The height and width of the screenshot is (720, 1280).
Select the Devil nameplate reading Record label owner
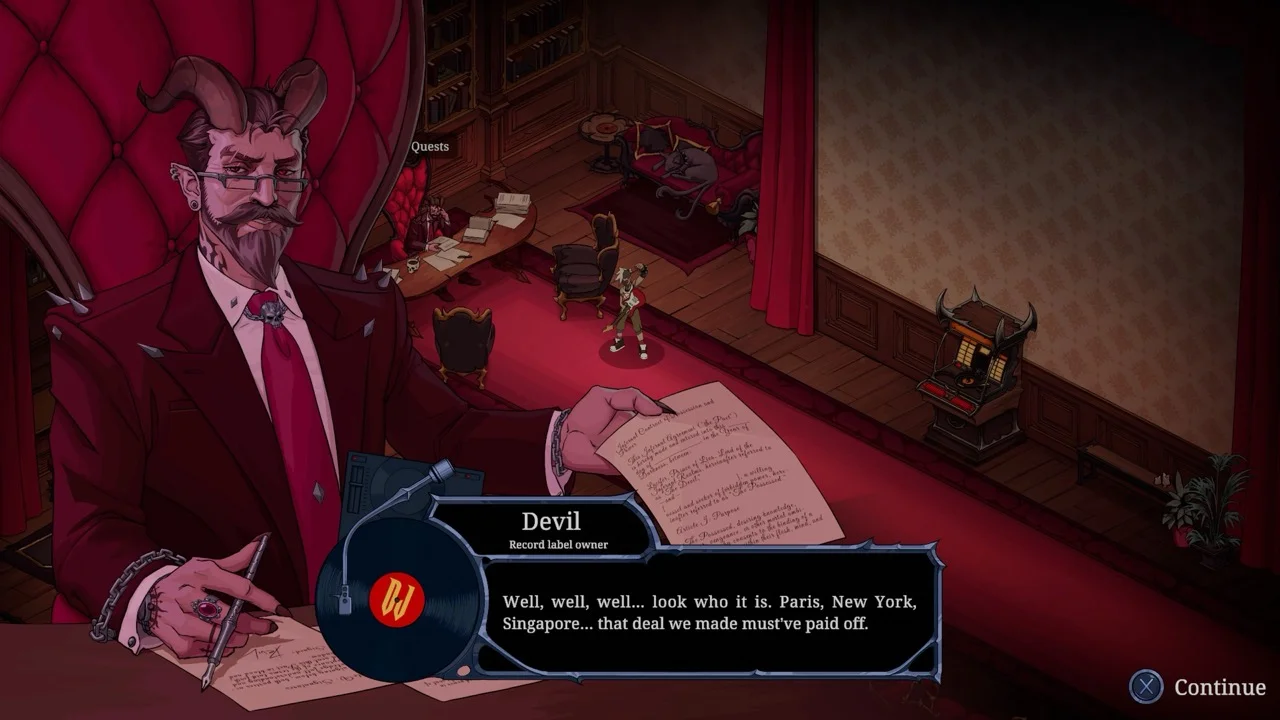(552, 527)
